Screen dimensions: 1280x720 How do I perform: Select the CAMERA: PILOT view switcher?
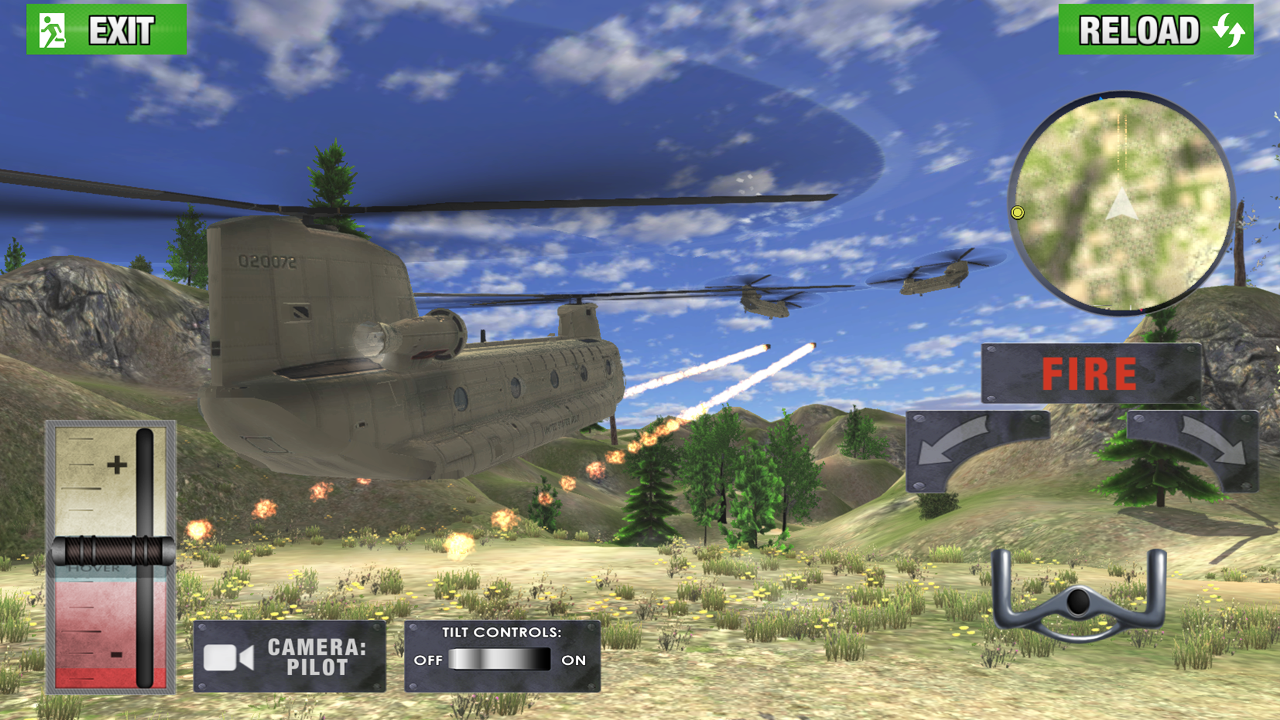pyautogui.click(x=290, y=654)
